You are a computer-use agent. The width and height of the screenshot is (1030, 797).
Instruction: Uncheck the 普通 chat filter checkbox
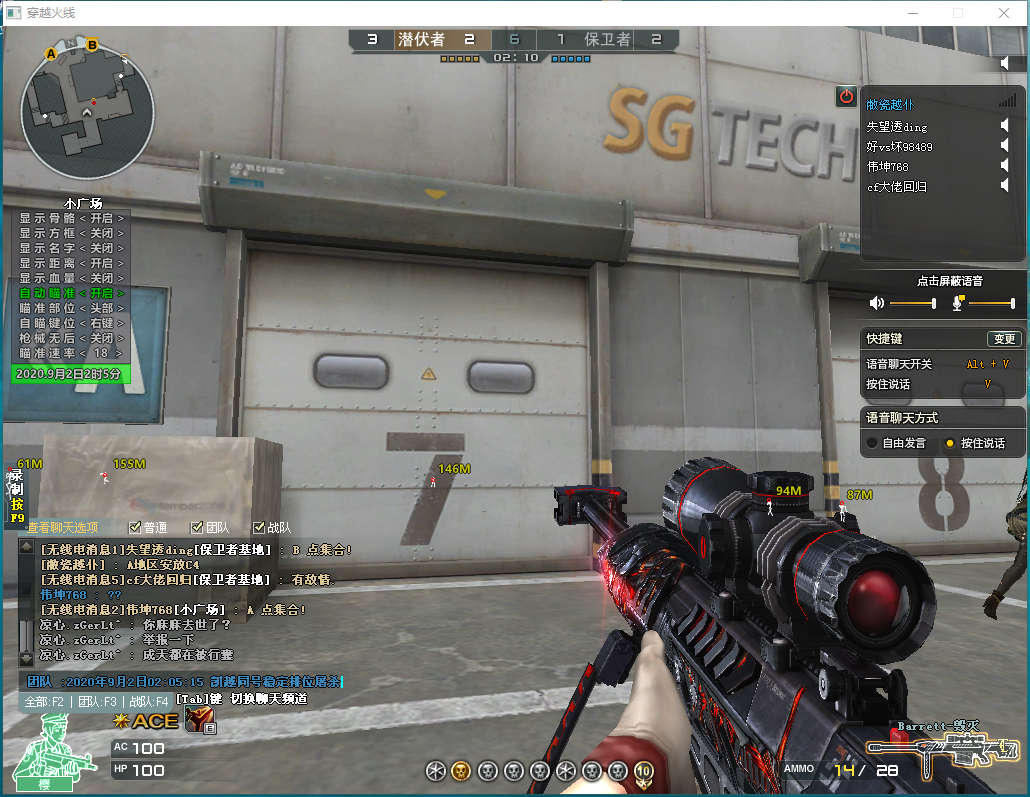click(x=135, y=527)
